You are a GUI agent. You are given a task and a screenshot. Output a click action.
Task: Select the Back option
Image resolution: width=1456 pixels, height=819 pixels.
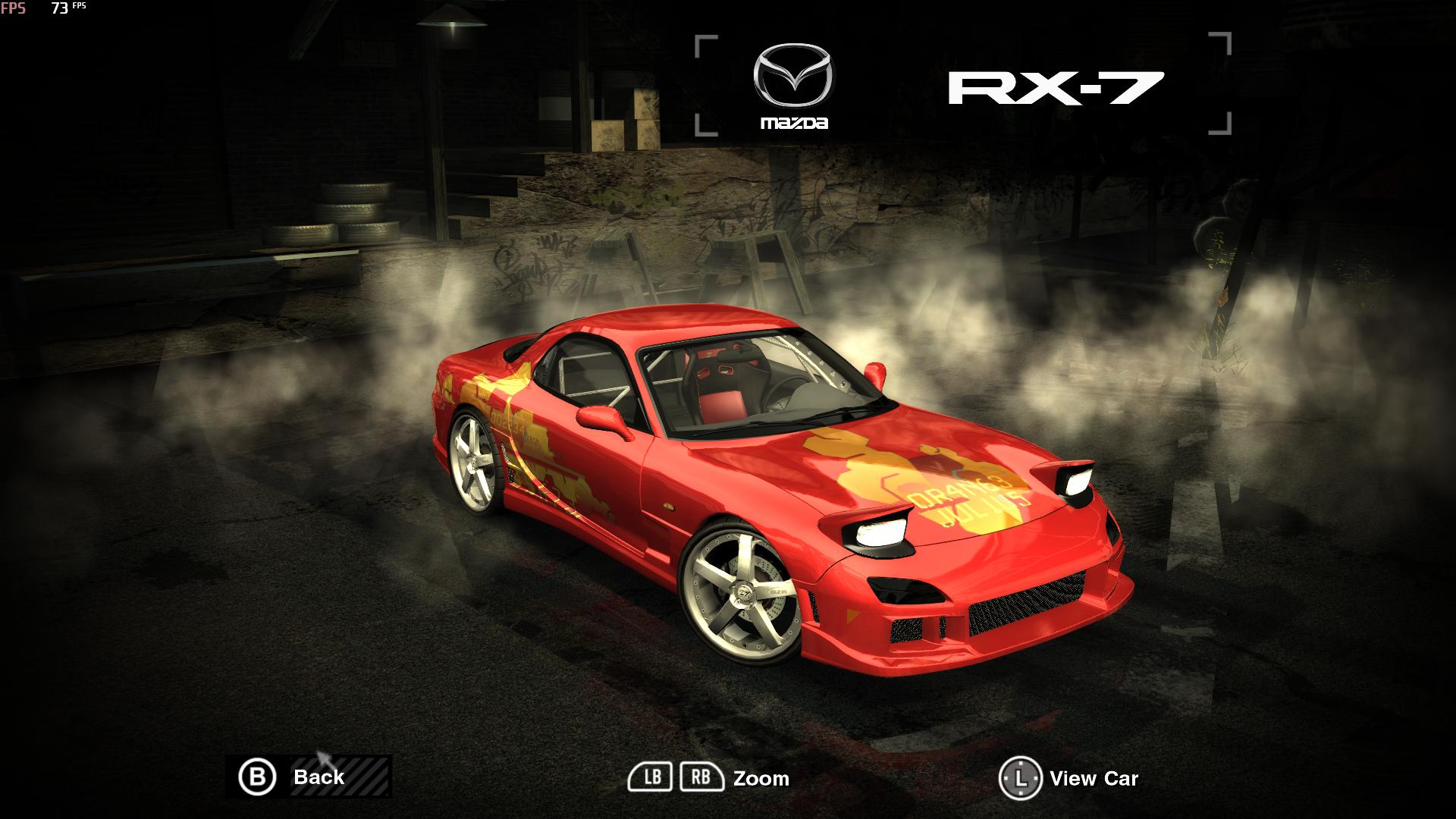318,777
